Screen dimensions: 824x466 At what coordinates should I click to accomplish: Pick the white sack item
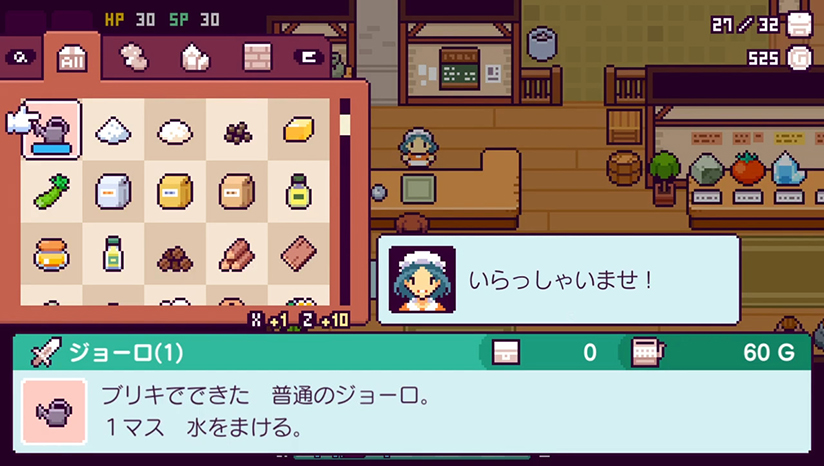(113, 192)
